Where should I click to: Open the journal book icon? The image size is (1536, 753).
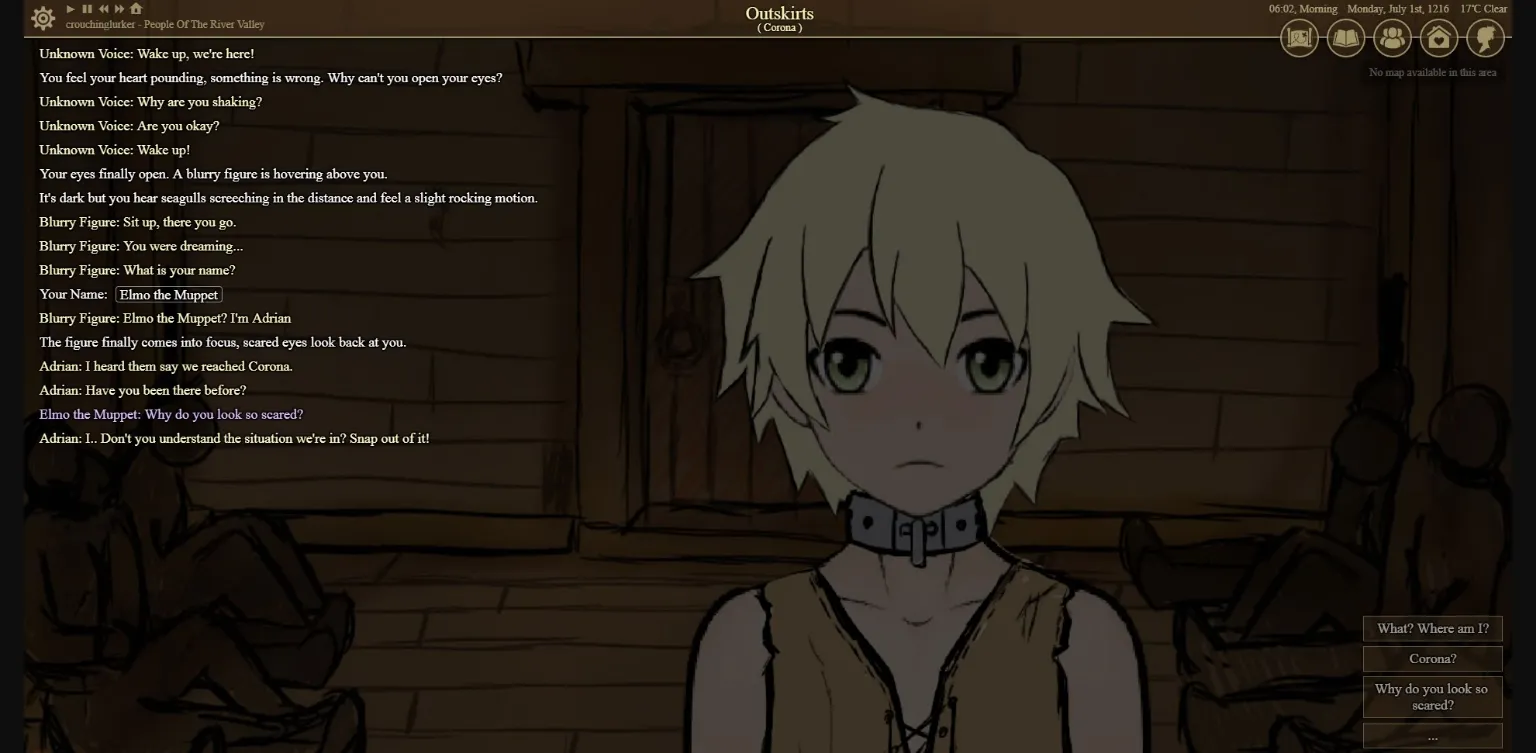(x=1346, y=38)
